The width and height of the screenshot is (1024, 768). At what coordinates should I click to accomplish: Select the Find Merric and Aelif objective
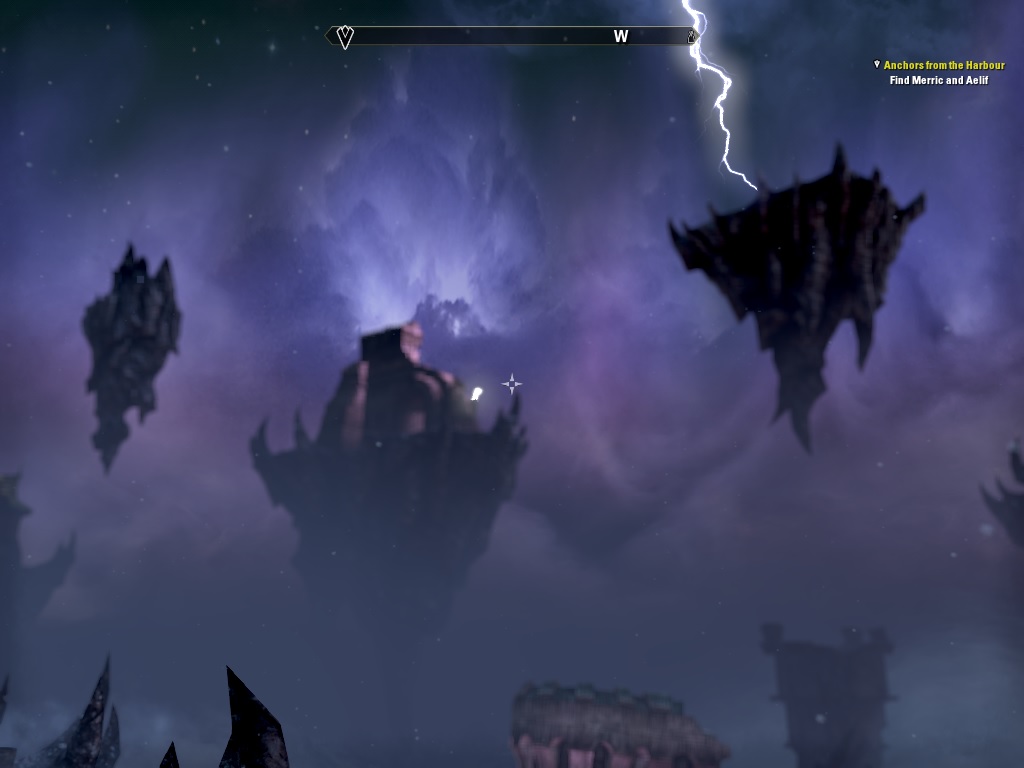(938, 80)
